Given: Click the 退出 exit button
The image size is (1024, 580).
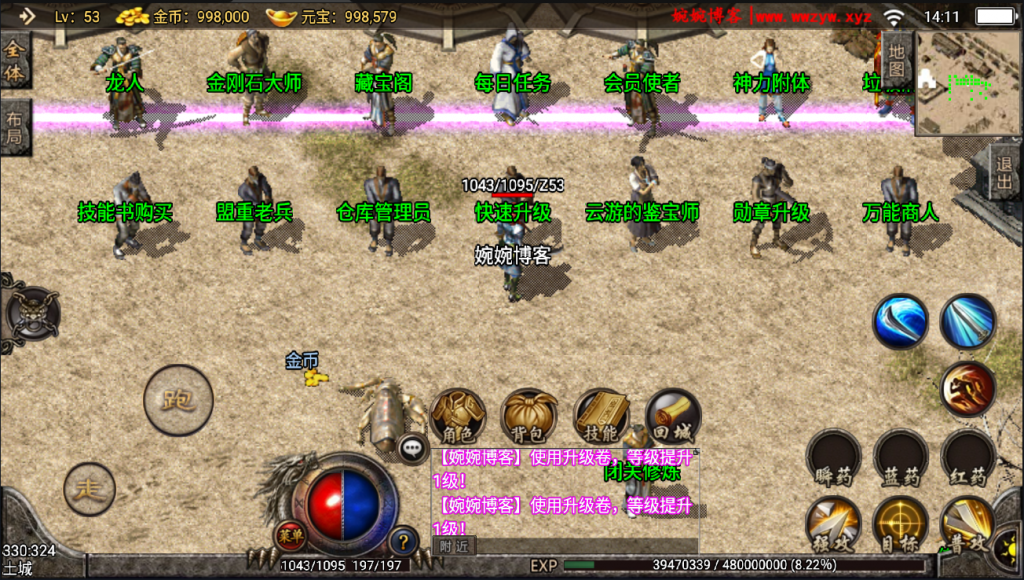Looking at the screenshot, I should (1005, 173).
